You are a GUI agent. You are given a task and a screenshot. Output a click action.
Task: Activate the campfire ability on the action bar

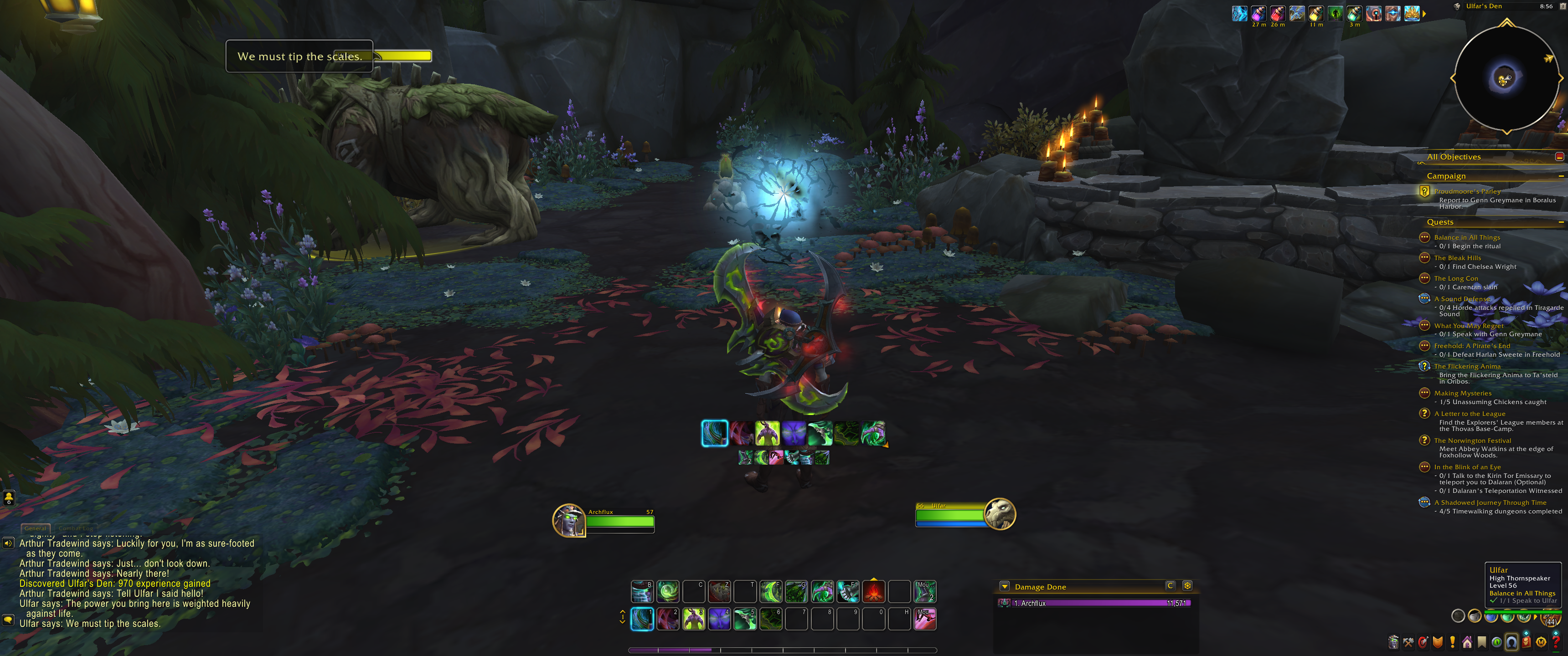[873, 591]
